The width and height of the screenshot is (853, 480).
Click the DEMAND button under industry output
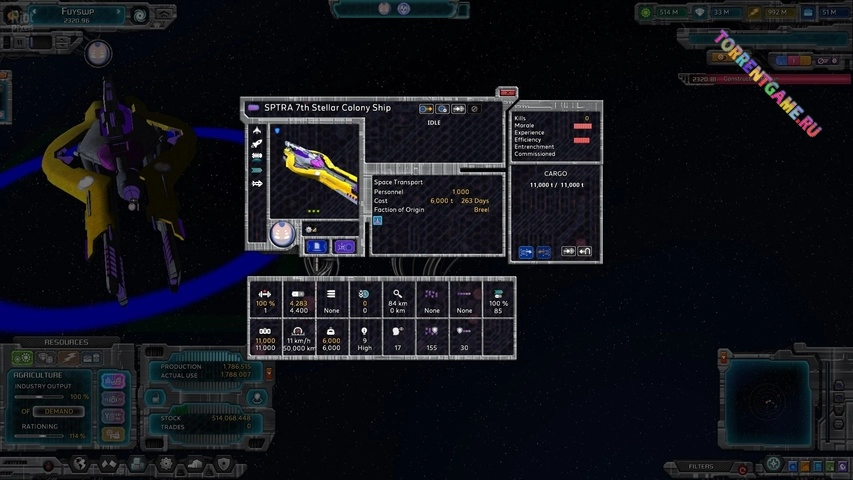pyautogui.click(x=58, y=411)
